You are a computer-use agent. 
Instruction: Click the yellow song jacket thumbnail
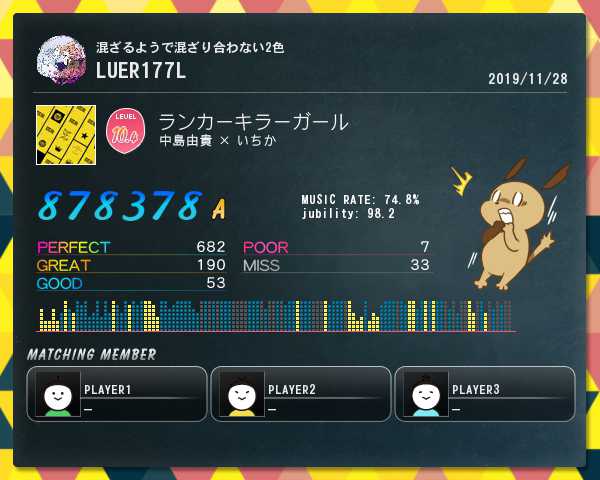point(65,133)
